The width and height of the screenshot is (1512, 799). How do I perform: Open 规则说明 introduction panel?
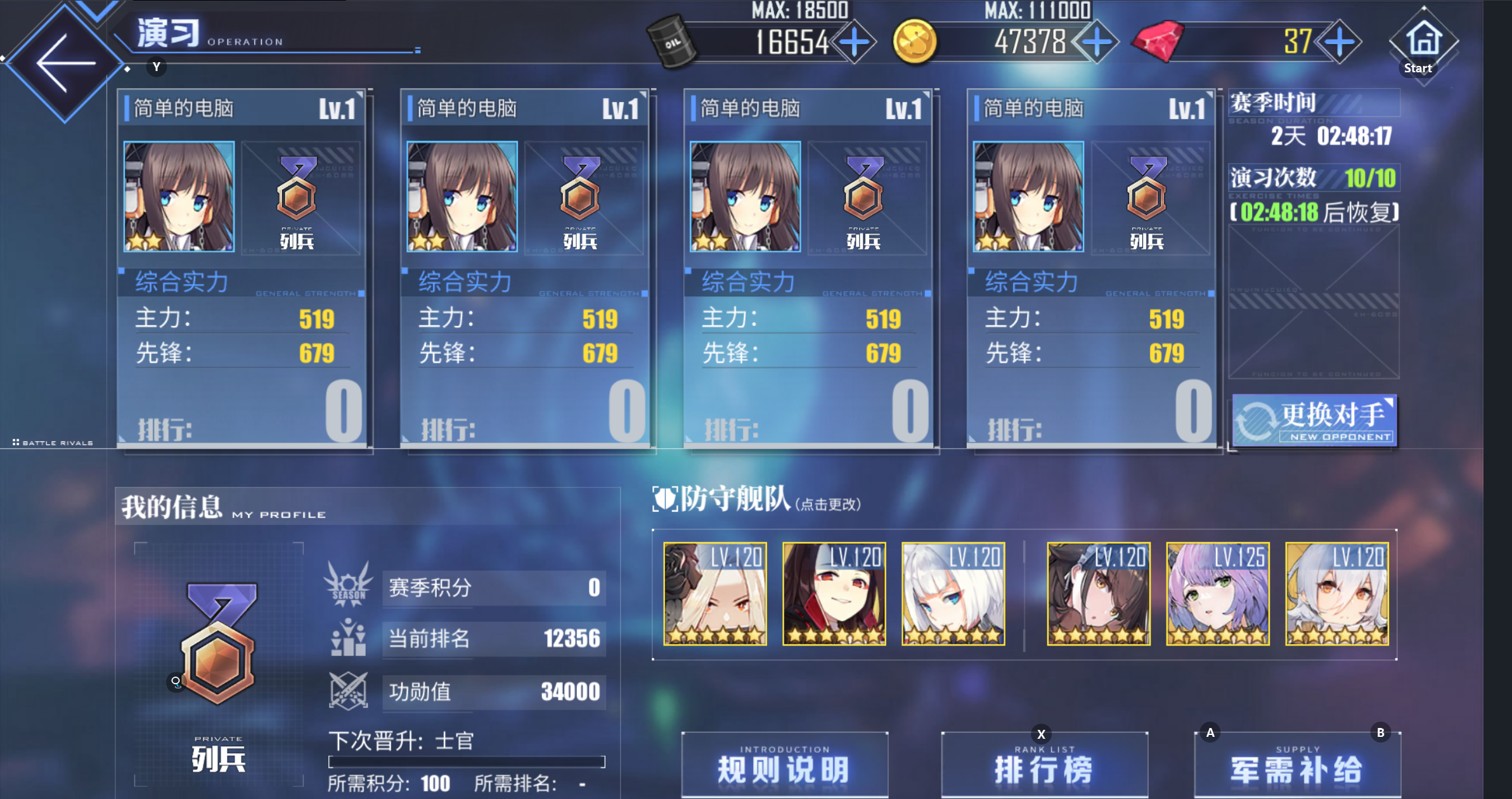tap(784, 764)
